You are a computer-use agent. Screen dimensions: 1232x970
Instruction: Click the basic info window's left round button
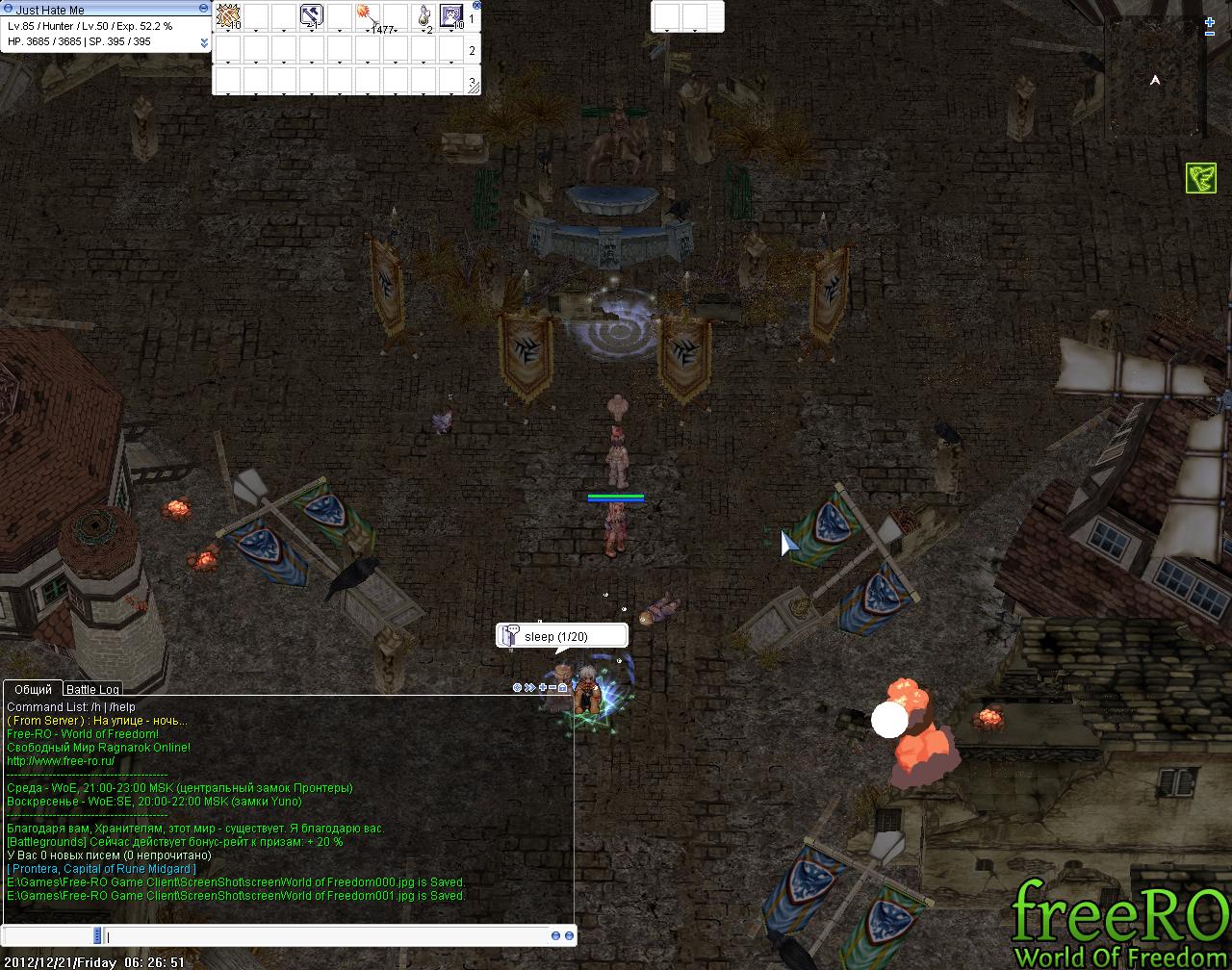tap(6, 9)
